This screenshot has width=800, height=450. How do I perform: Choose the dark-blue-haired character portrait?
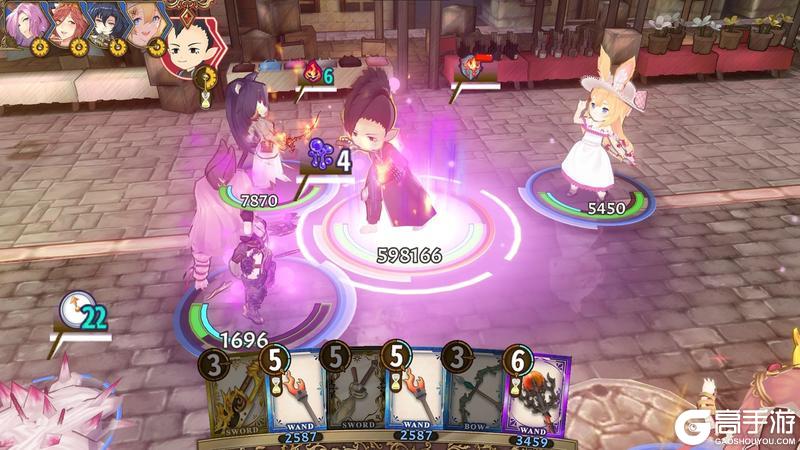click(x=106, y=21)
